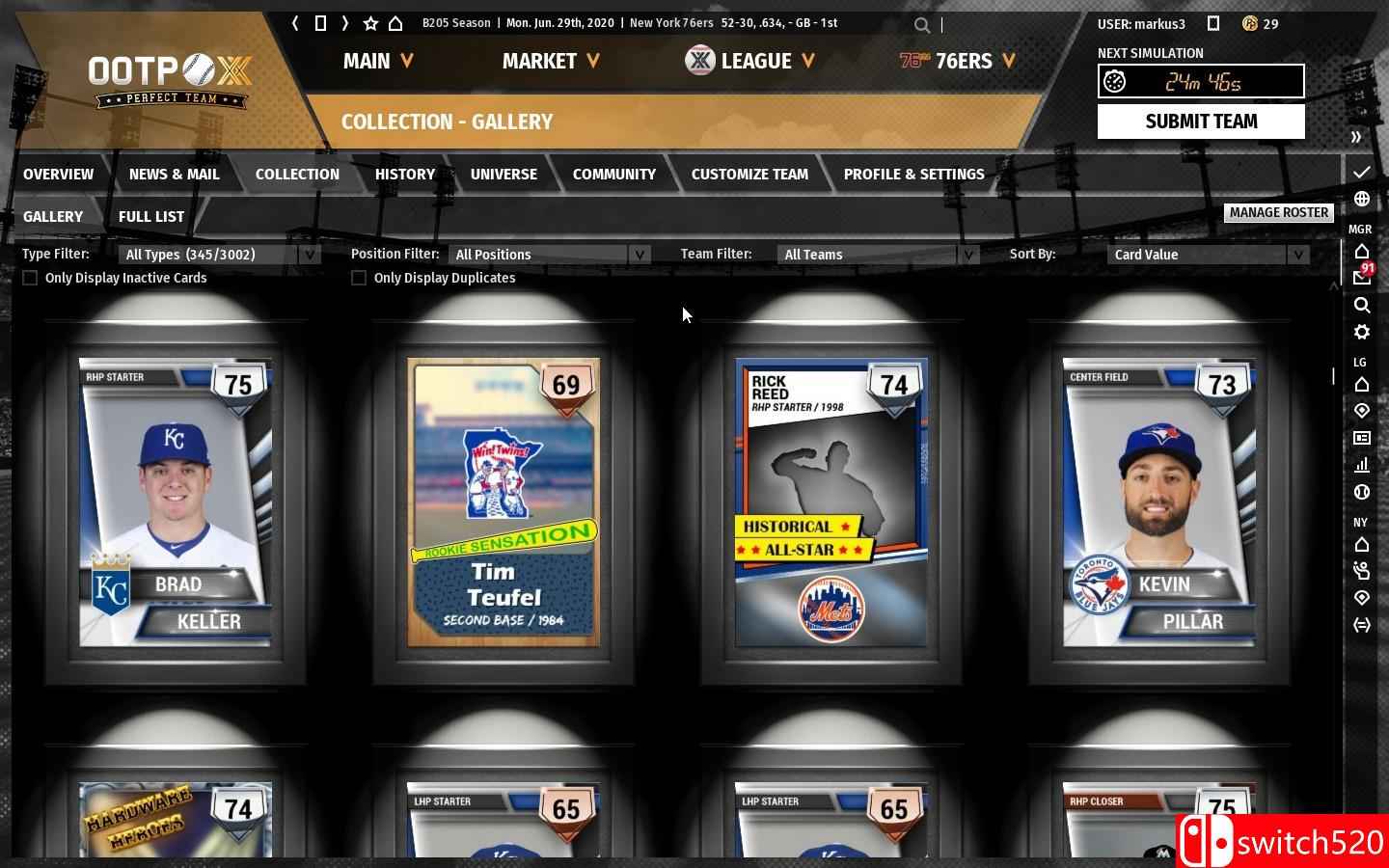Open the sidebar settings gear
The image size is (1389, 868).
pos(1362,332)
